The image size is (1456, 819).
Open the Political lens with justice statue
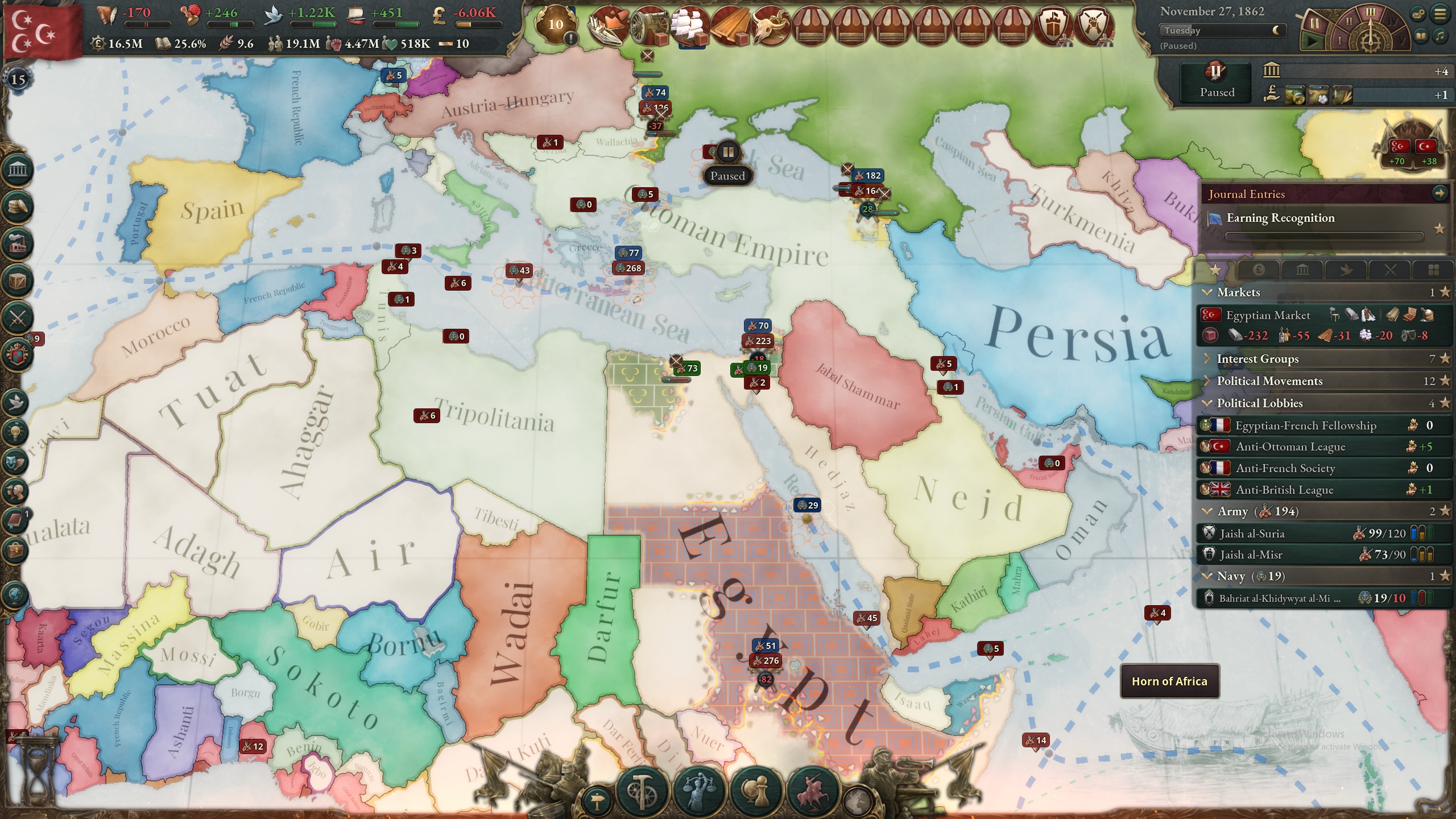tap(699, 789)
